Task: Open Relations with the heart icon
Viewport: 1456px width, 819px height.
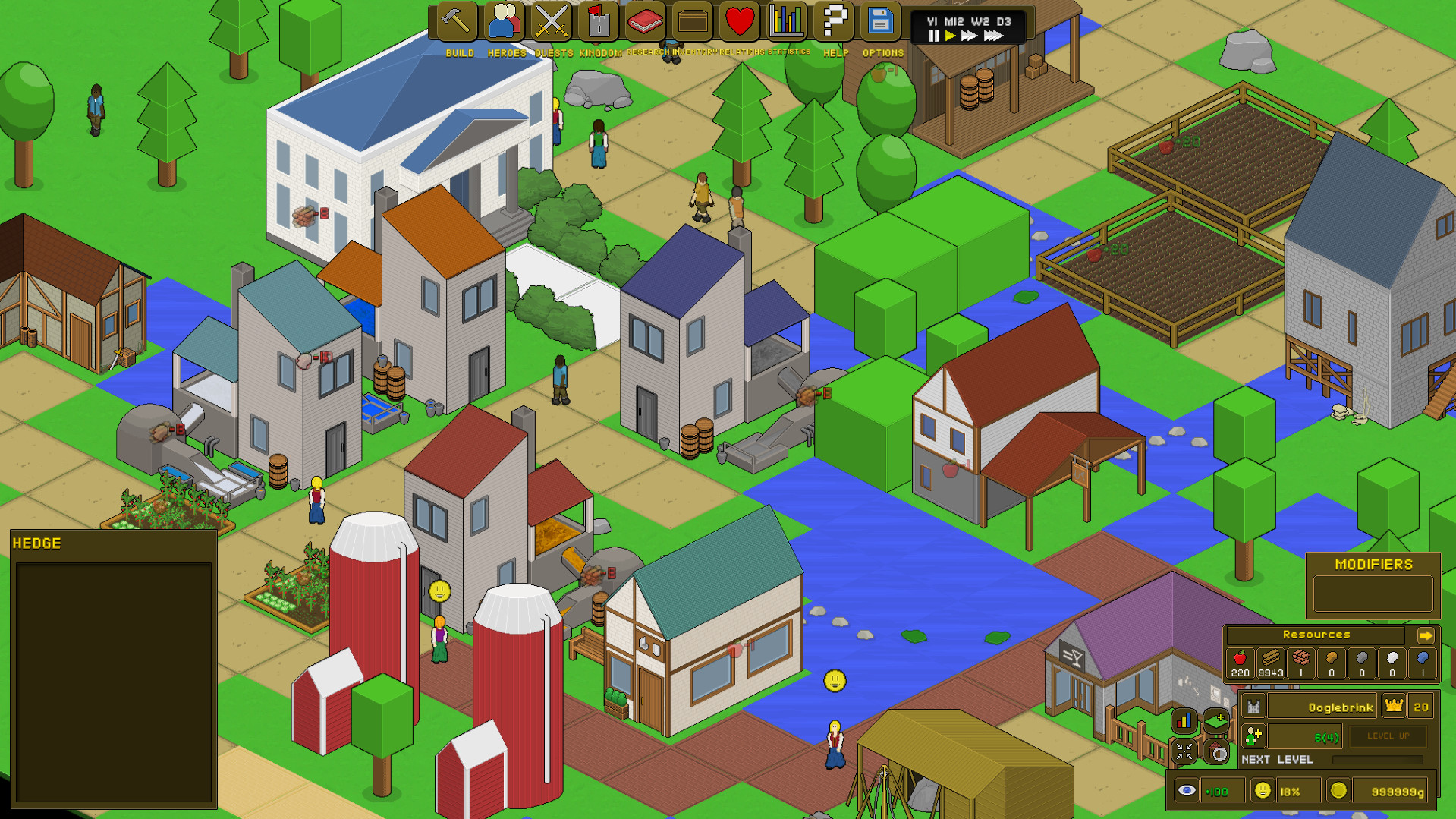Action: pos(738,22)
